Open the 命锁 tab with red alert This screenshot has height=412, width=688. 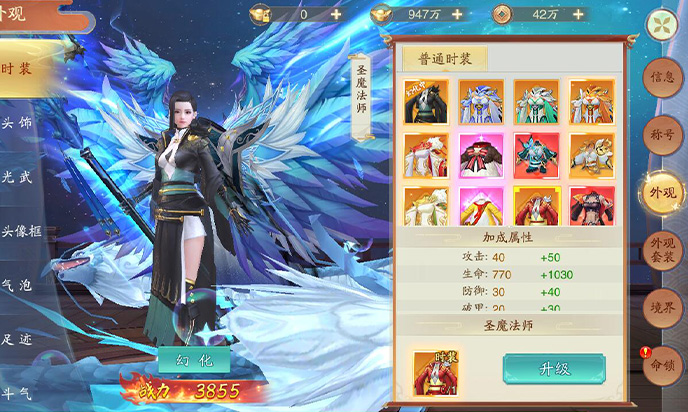pyautogui.click(x=662, y=363)
